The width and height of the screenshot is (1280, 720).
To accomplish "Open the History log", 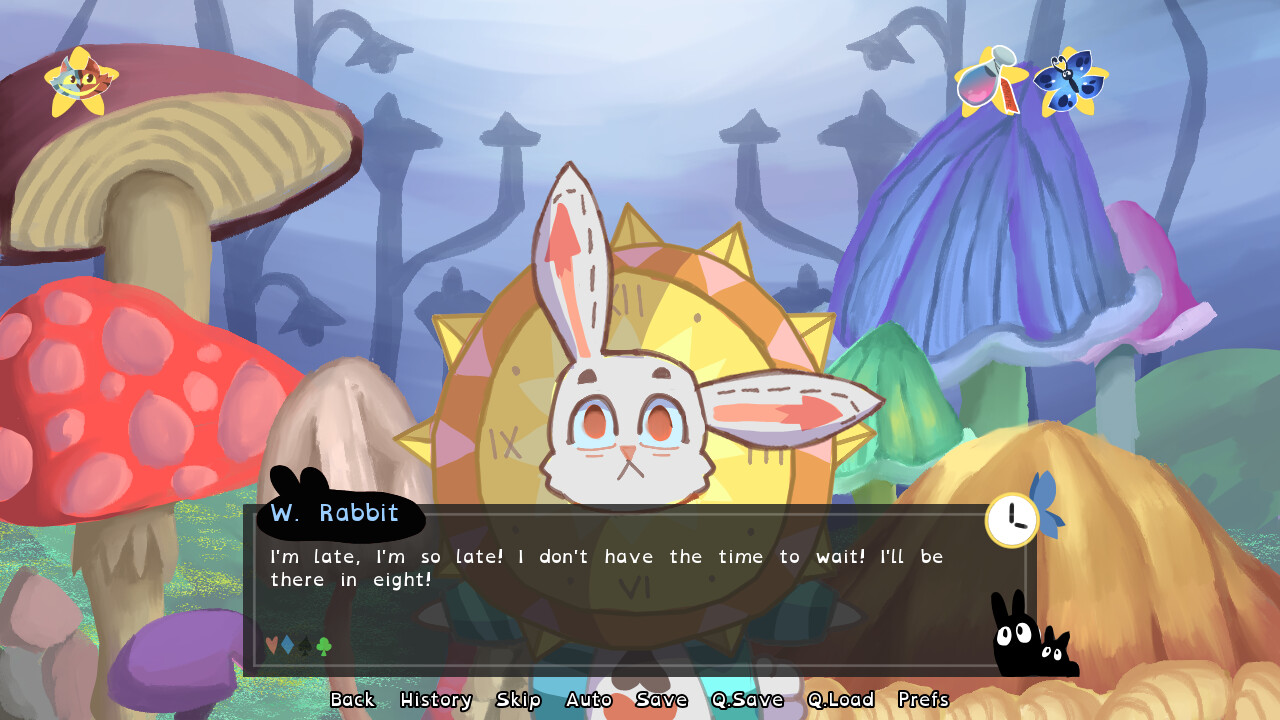I will 436,700.
